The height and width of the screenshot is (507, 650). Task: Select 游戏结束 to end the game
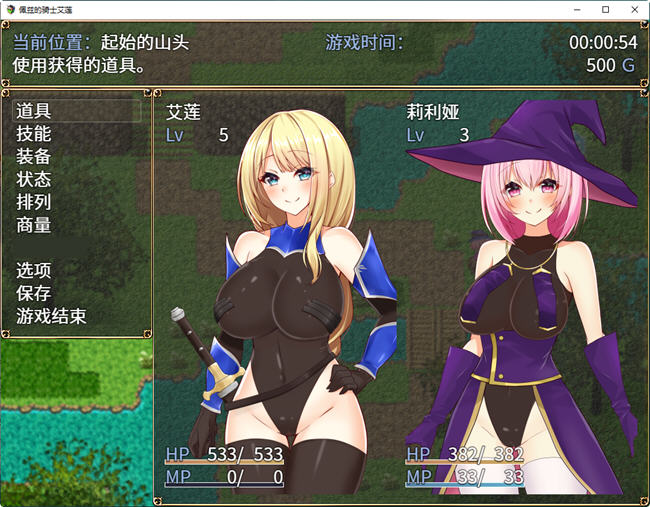52,317
